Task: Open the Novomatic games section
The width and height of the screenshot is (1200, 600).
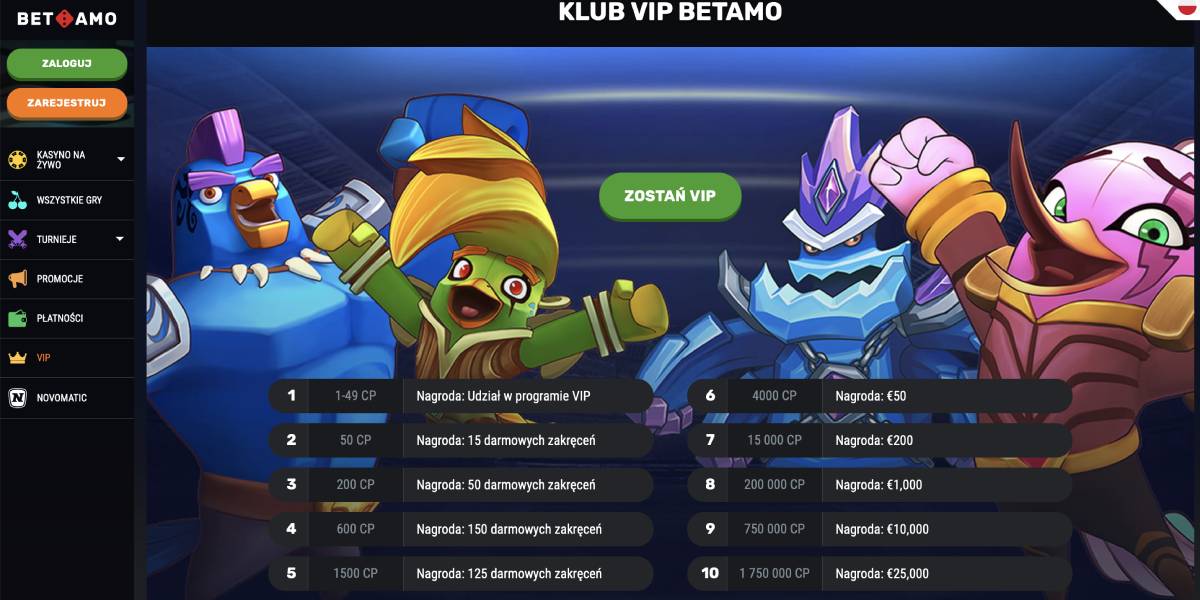Action: [61, 397]
